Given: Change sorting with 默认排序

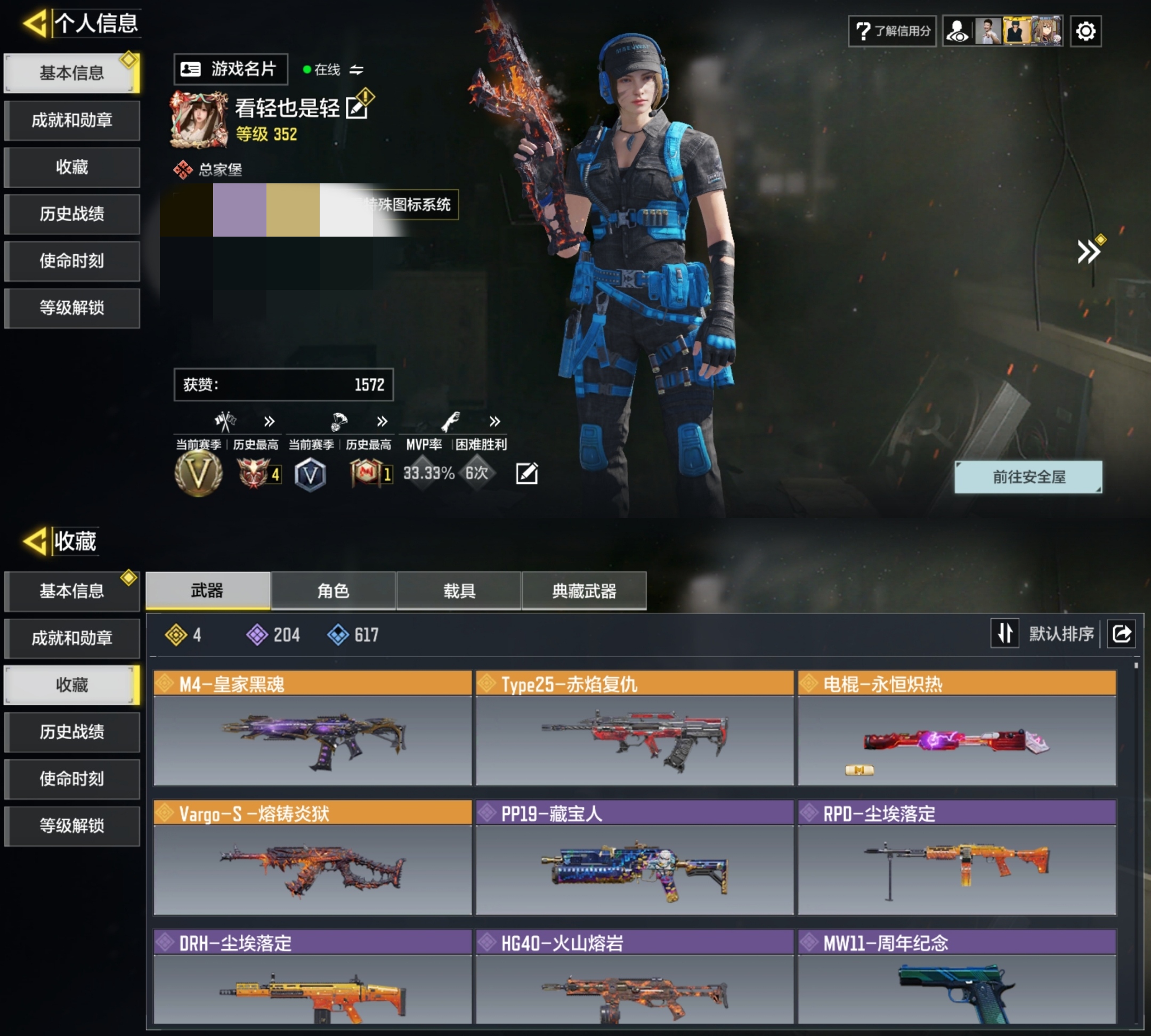Looking at the screenshot, I should coord(1060,634).
